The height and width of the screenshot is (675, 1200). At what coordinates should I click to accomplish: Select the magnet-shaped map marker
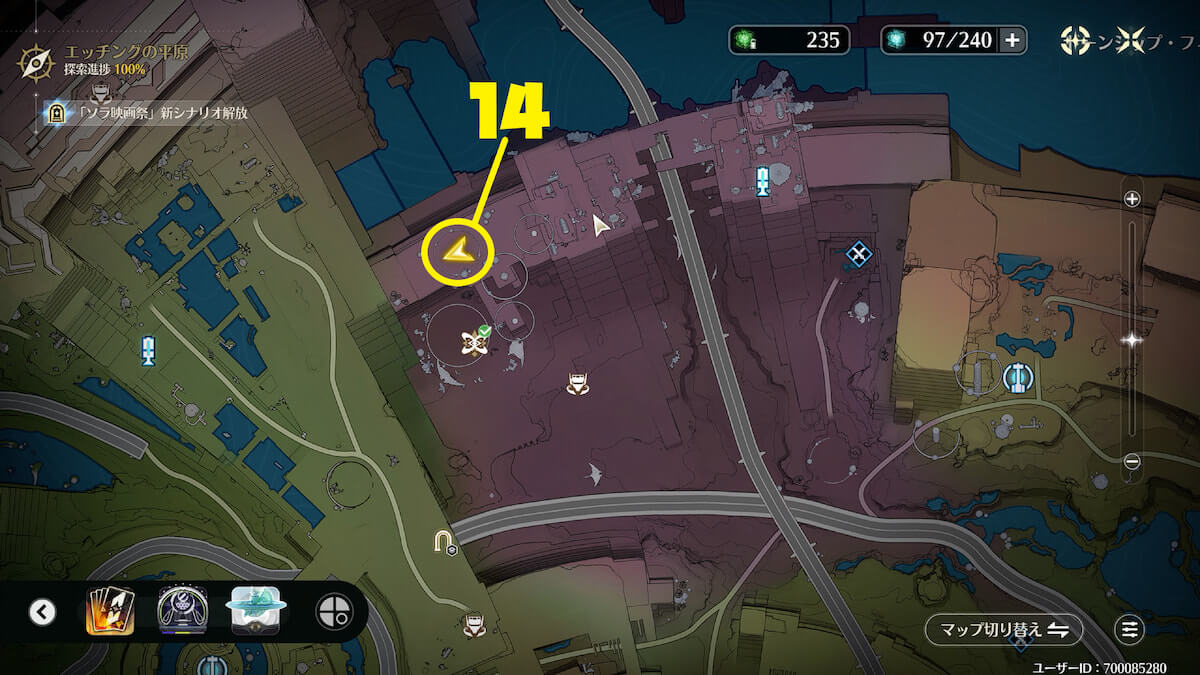[x=443, y=541]
